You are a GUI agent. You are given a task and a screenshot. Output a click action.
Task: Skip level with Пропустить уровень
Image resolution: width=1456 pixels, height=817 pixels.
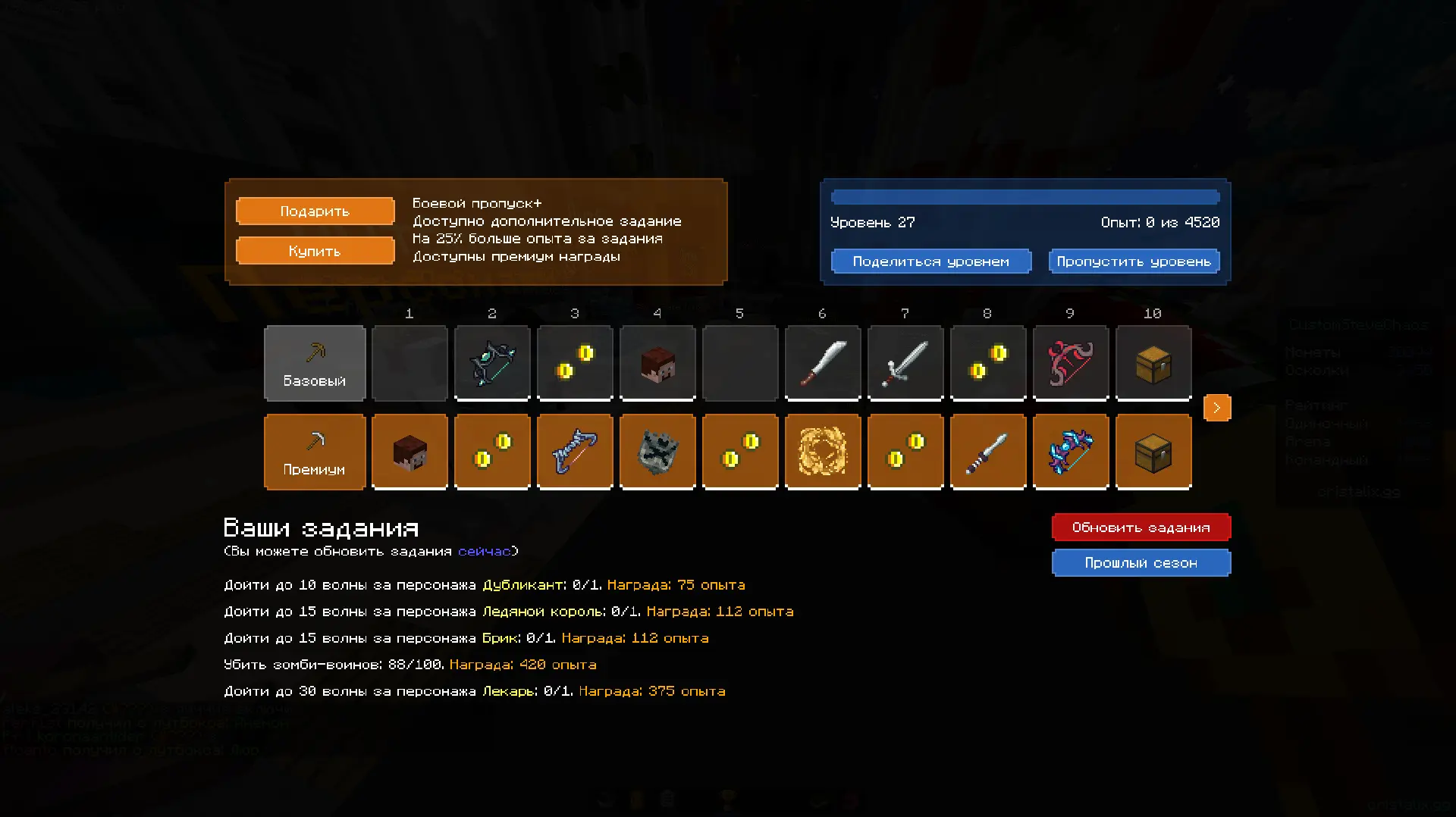[x=1134, y=261]
